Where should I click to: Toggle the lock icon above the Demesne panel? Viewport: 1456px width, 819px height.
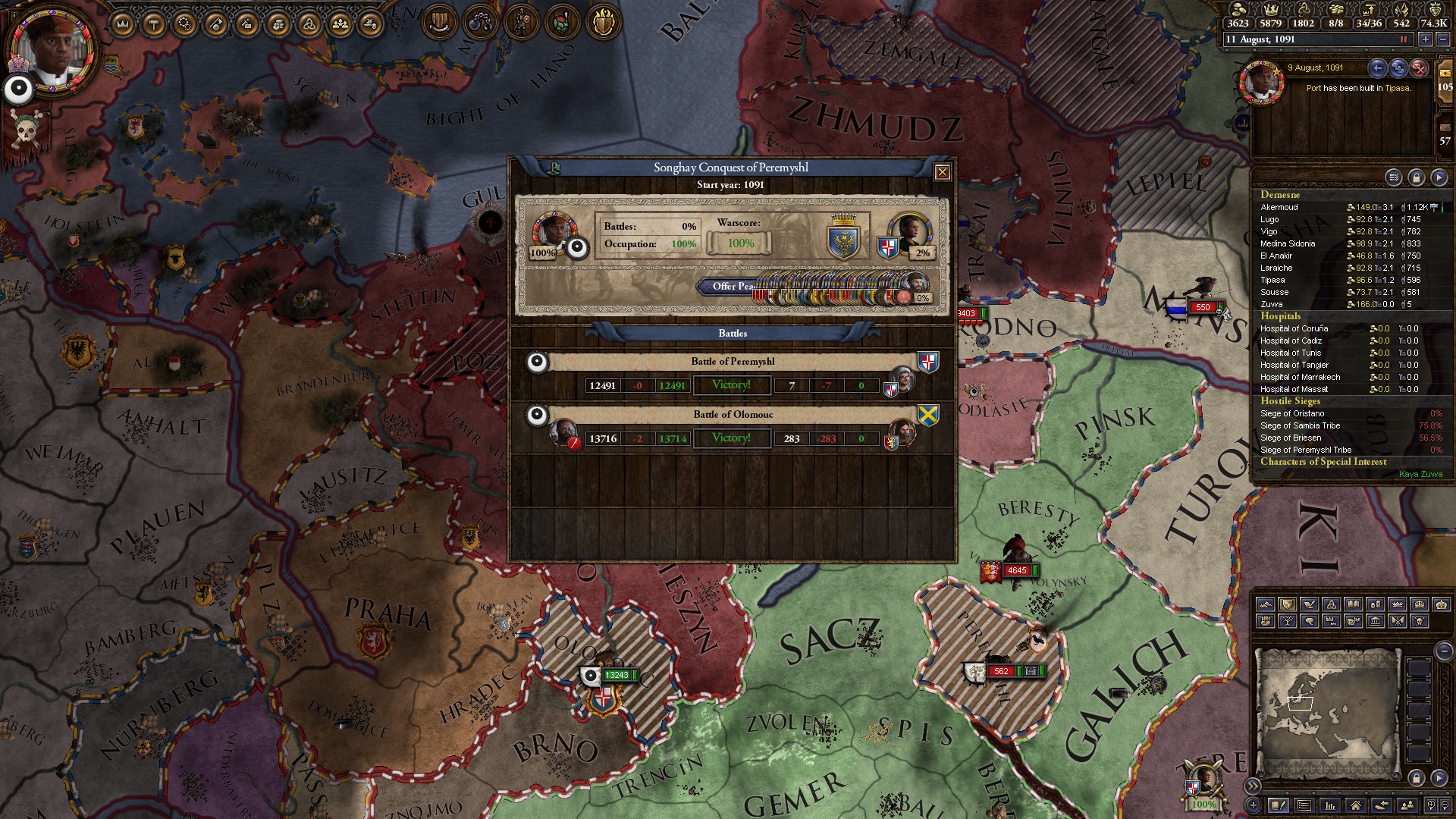[1417, 177]
